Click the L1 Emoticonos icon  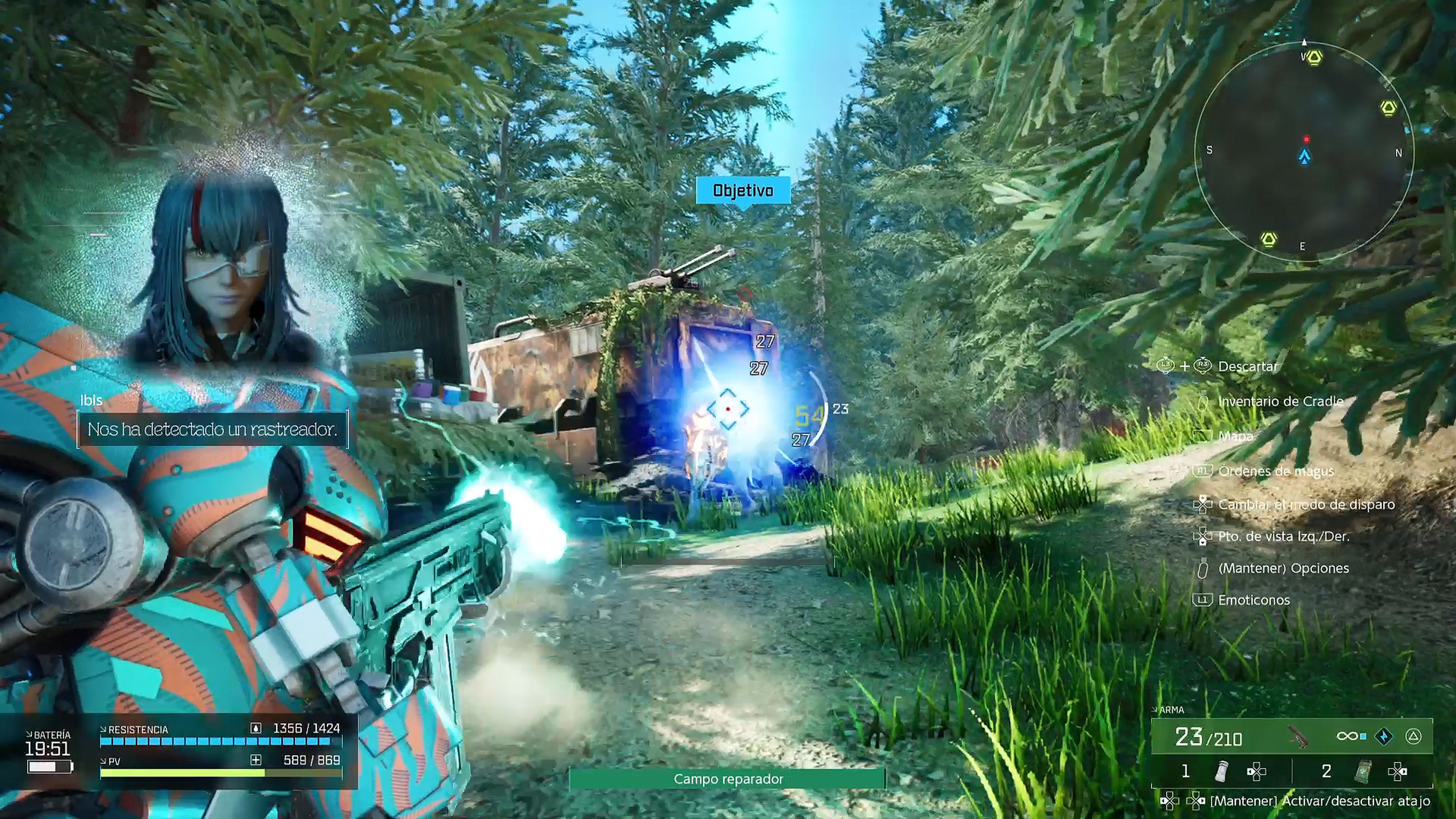[1204, 599]
